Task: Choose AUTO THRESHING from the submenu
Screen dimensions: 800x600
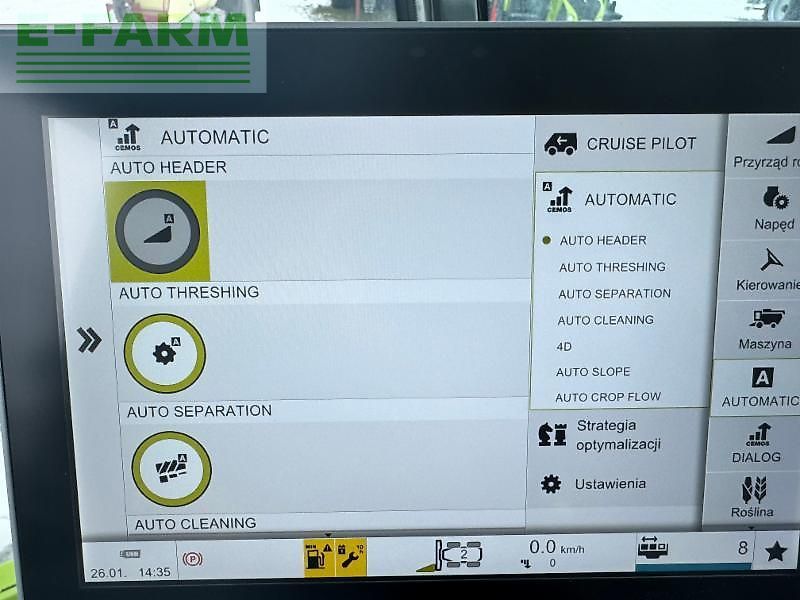Action: pyautogui.click(x=611, y=267)
